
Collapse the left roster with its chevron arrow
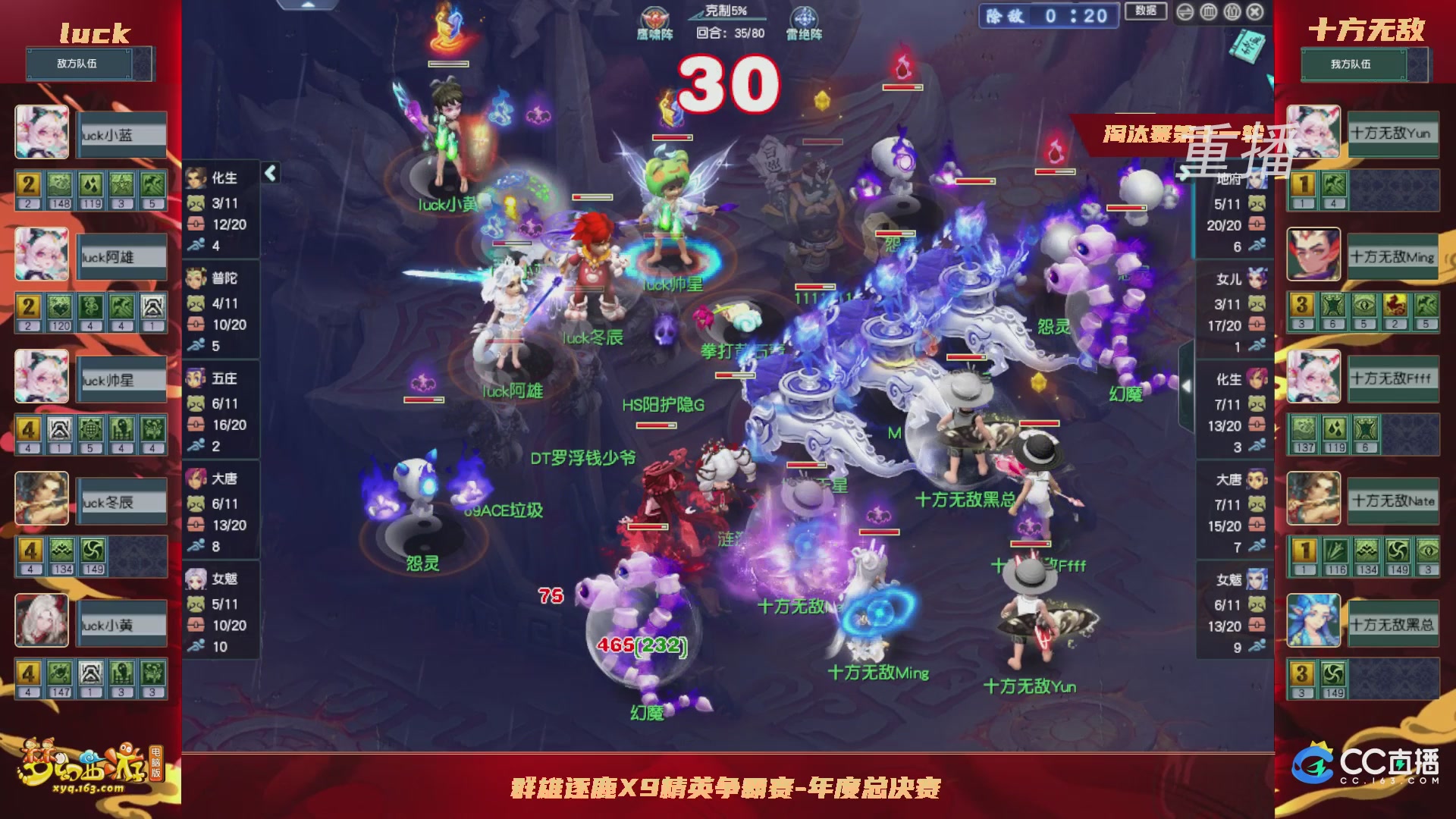[x=270, y=173]
